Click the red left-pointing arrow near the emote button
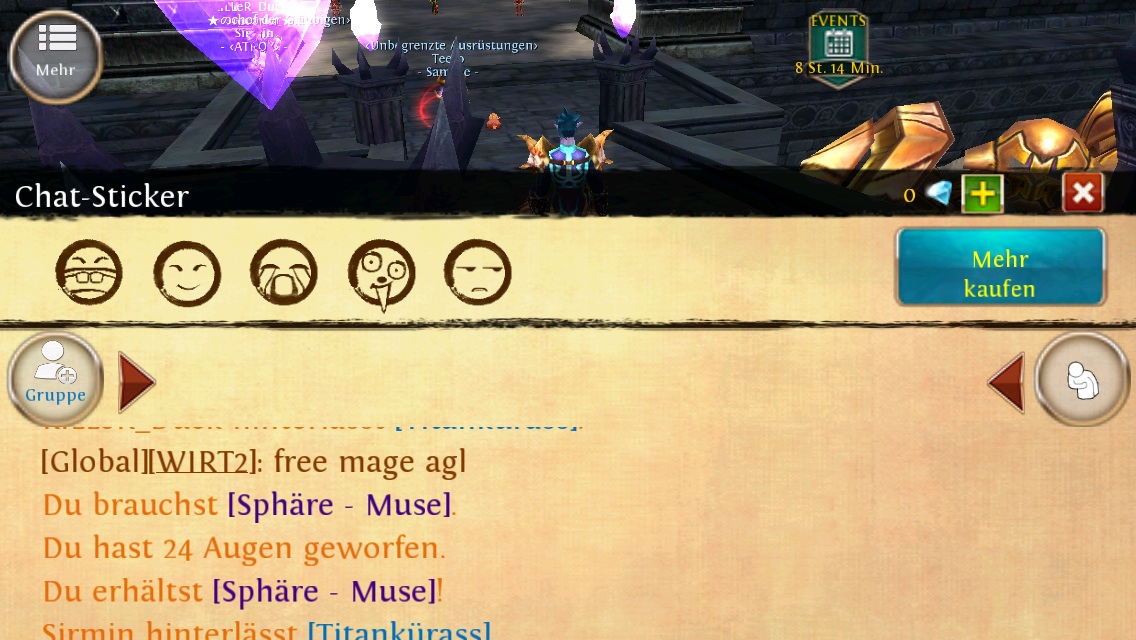 coord(1006,382)
